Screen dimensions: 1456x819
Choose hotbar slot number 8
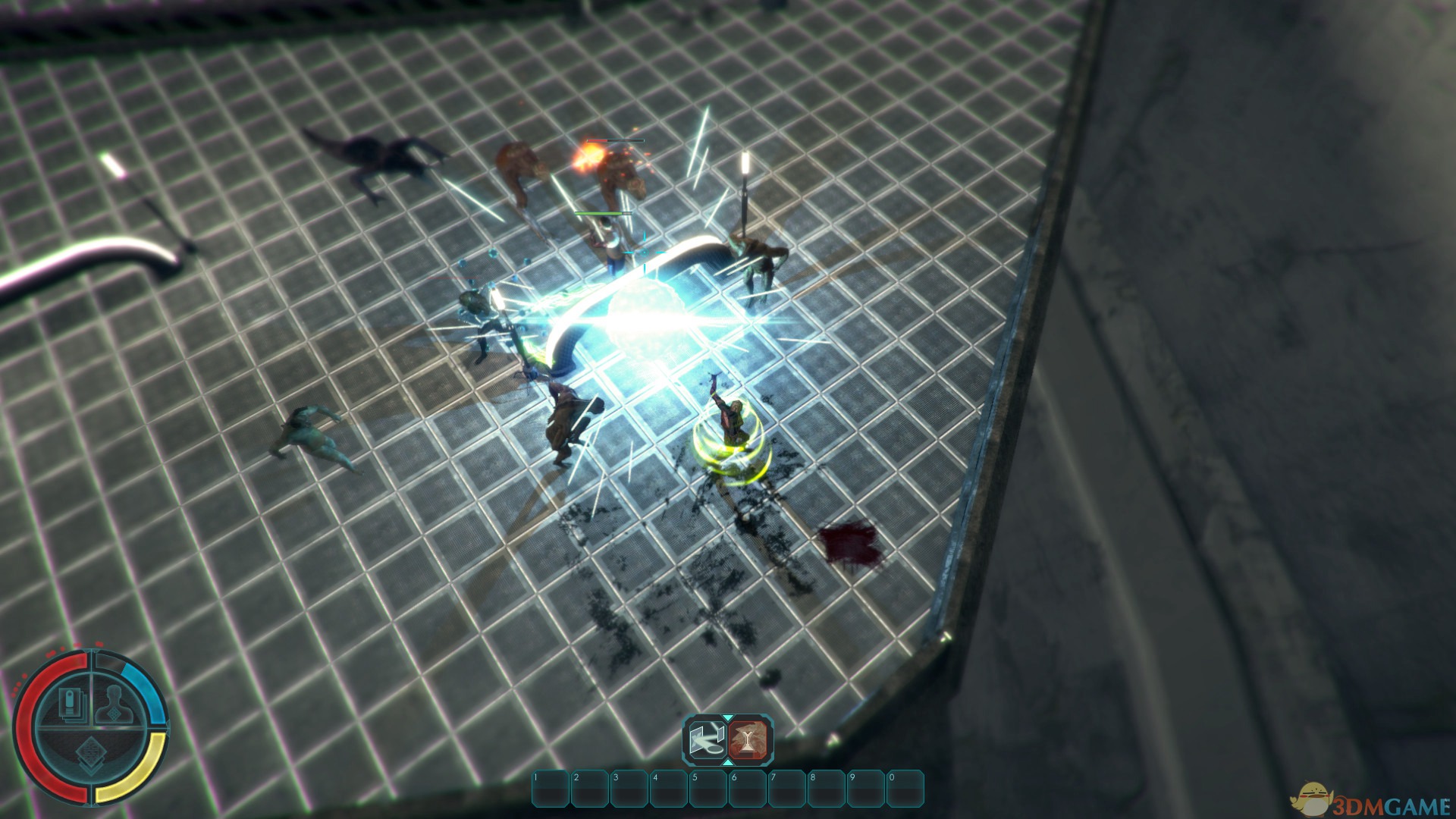[x=827, y=789]
